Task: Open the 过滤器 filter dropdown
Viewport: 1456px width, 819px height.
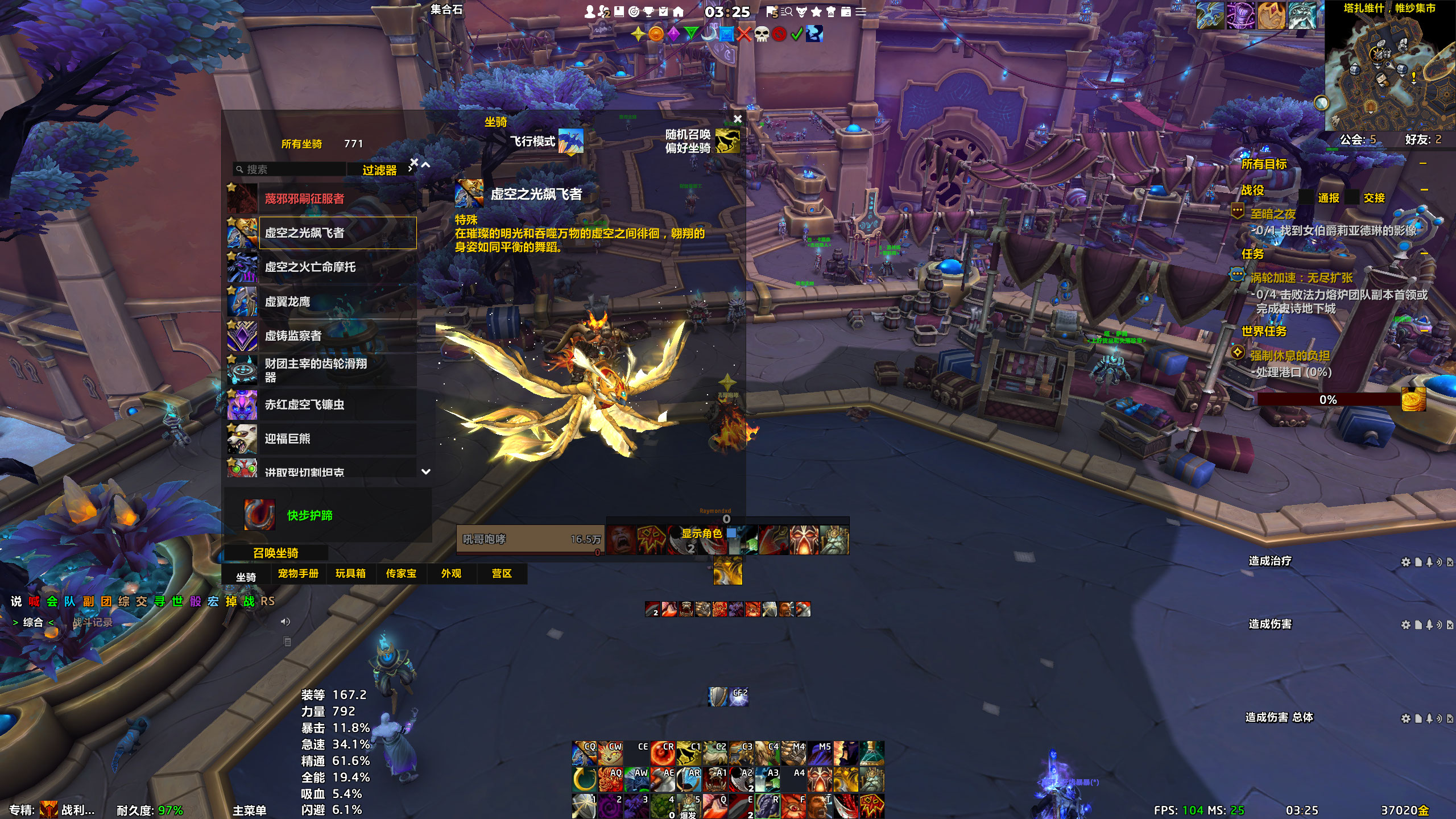Action: 380,170
